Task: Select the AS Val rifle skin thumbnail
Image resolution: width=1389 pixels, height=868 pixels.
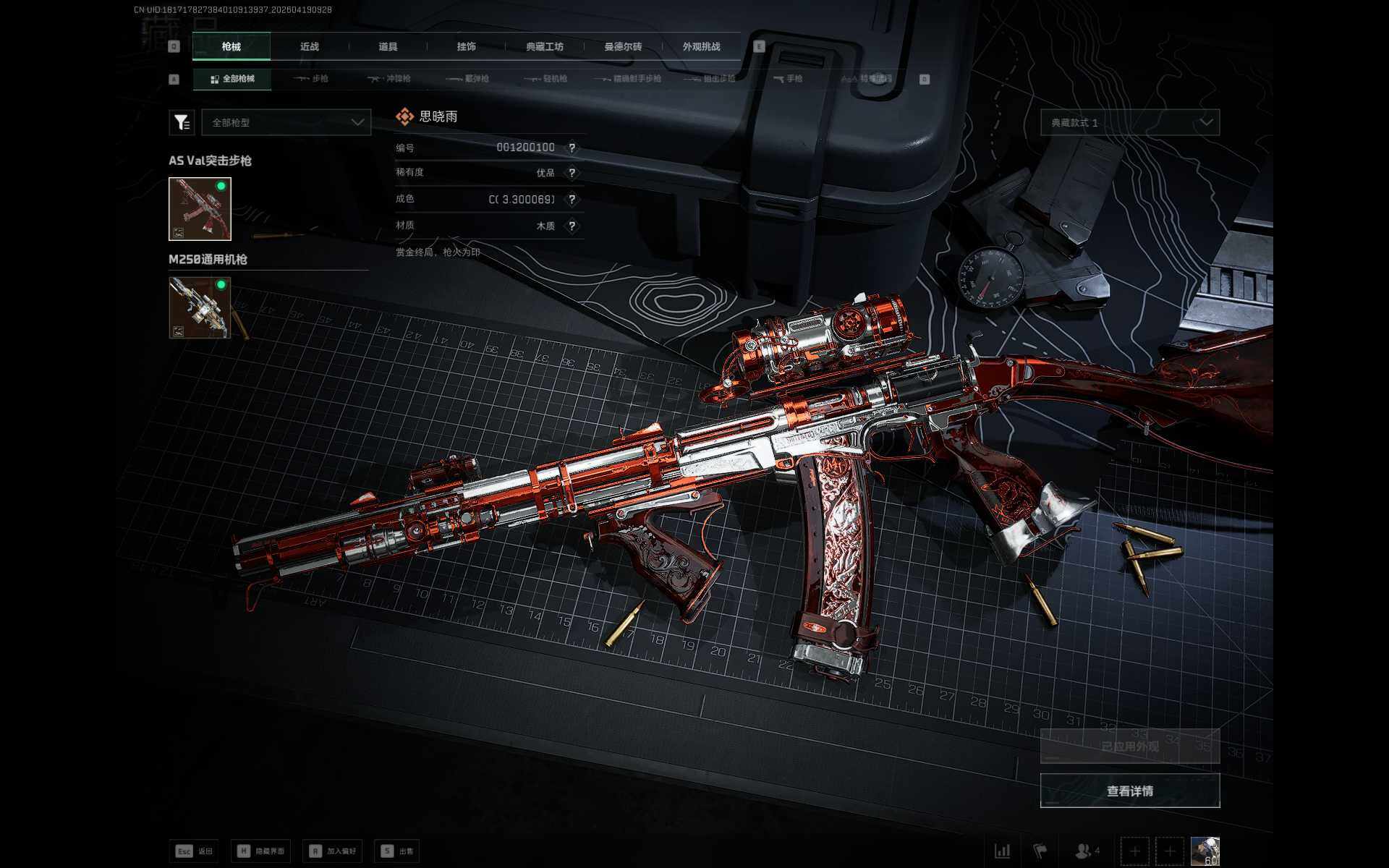Action: point(200,209)
